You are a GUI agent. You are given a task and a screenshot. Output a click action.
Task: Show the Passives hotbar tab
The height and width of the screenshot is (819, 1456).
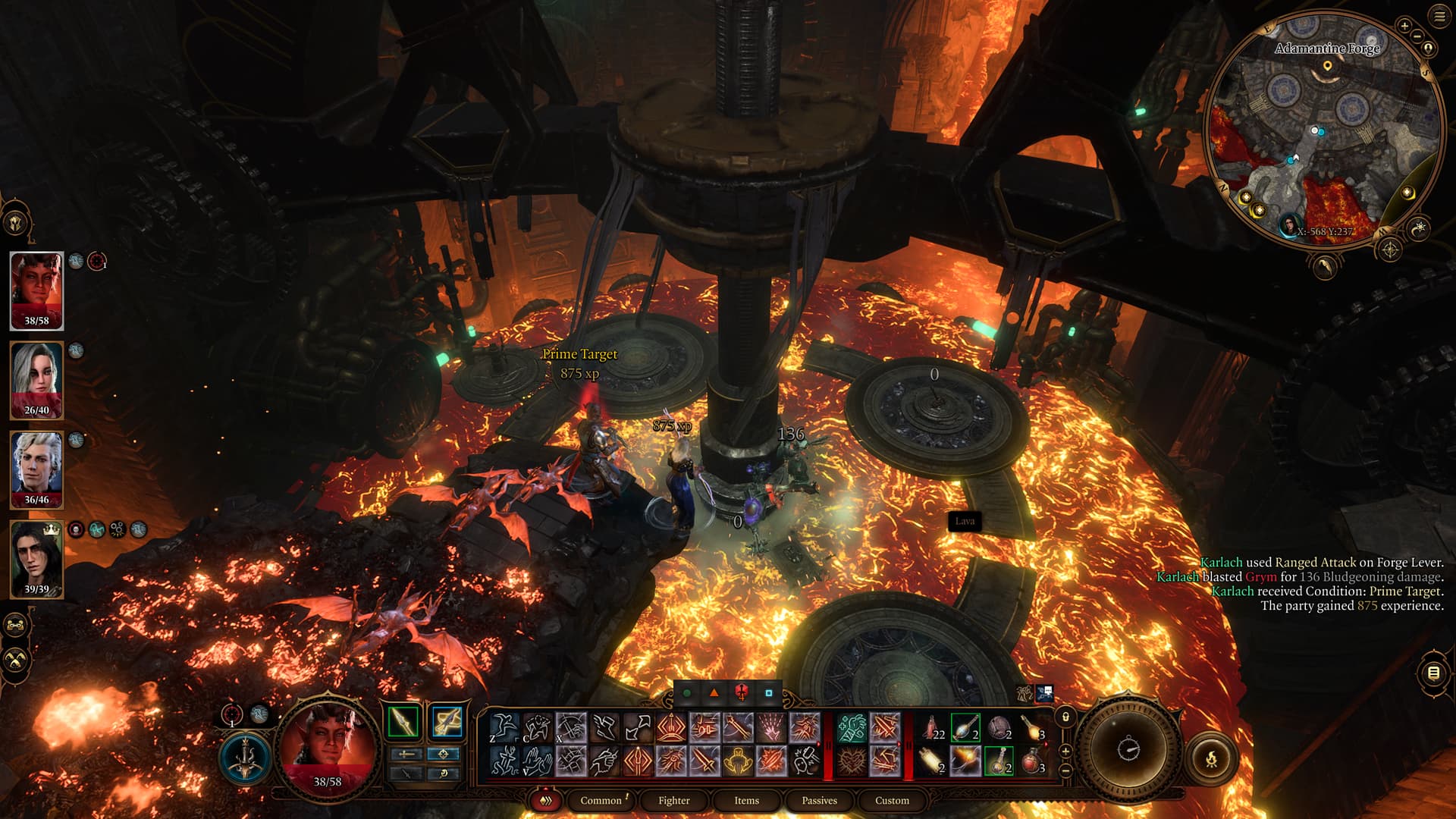point(819,800)
